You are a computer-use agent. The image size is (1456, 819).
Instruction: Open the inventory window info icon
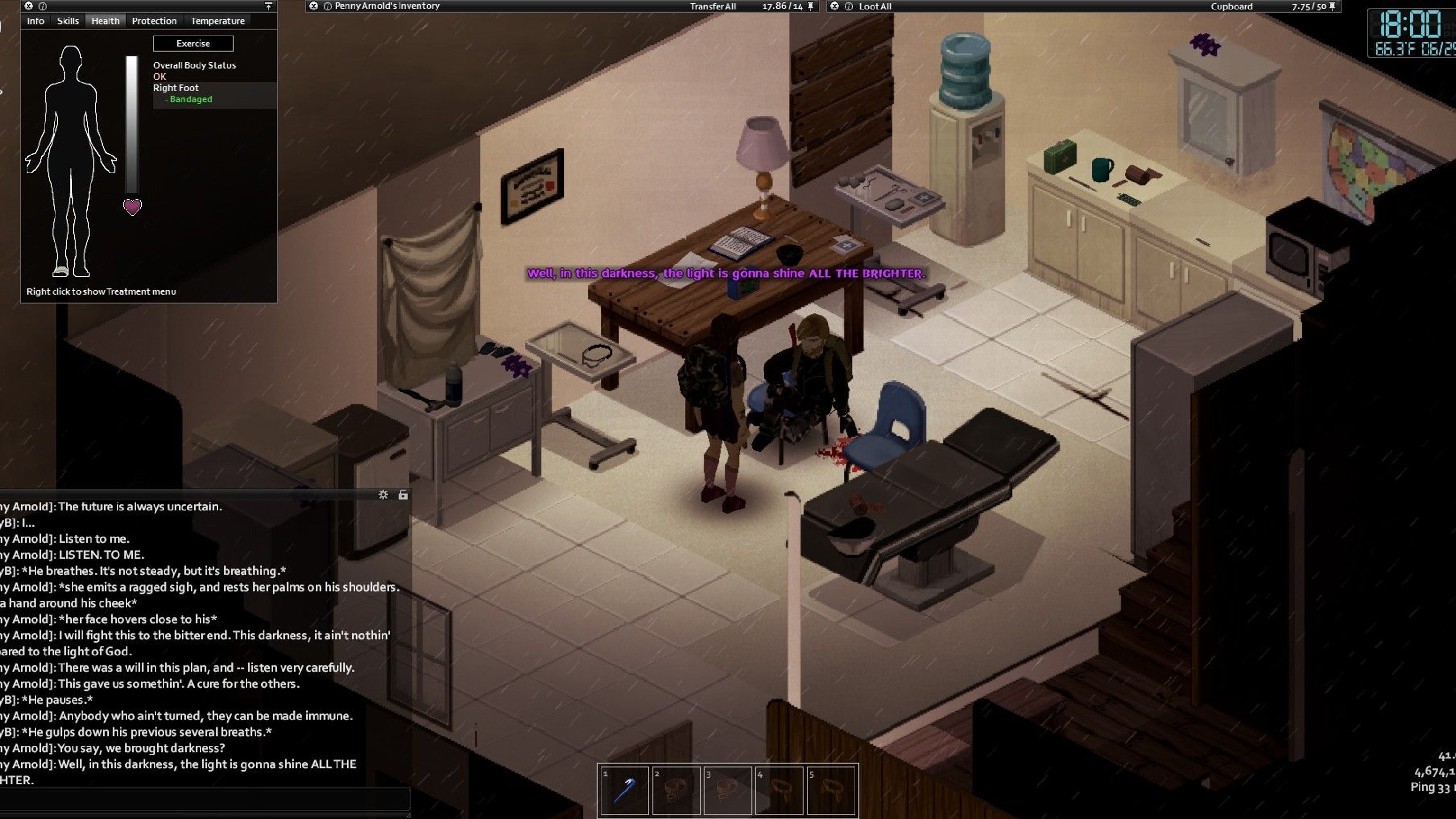328,6
